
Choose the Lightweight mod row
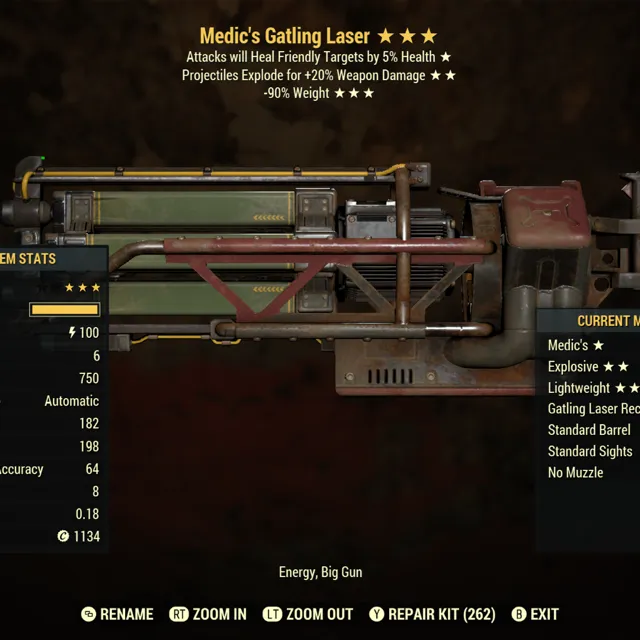click(x=592, y=388)
